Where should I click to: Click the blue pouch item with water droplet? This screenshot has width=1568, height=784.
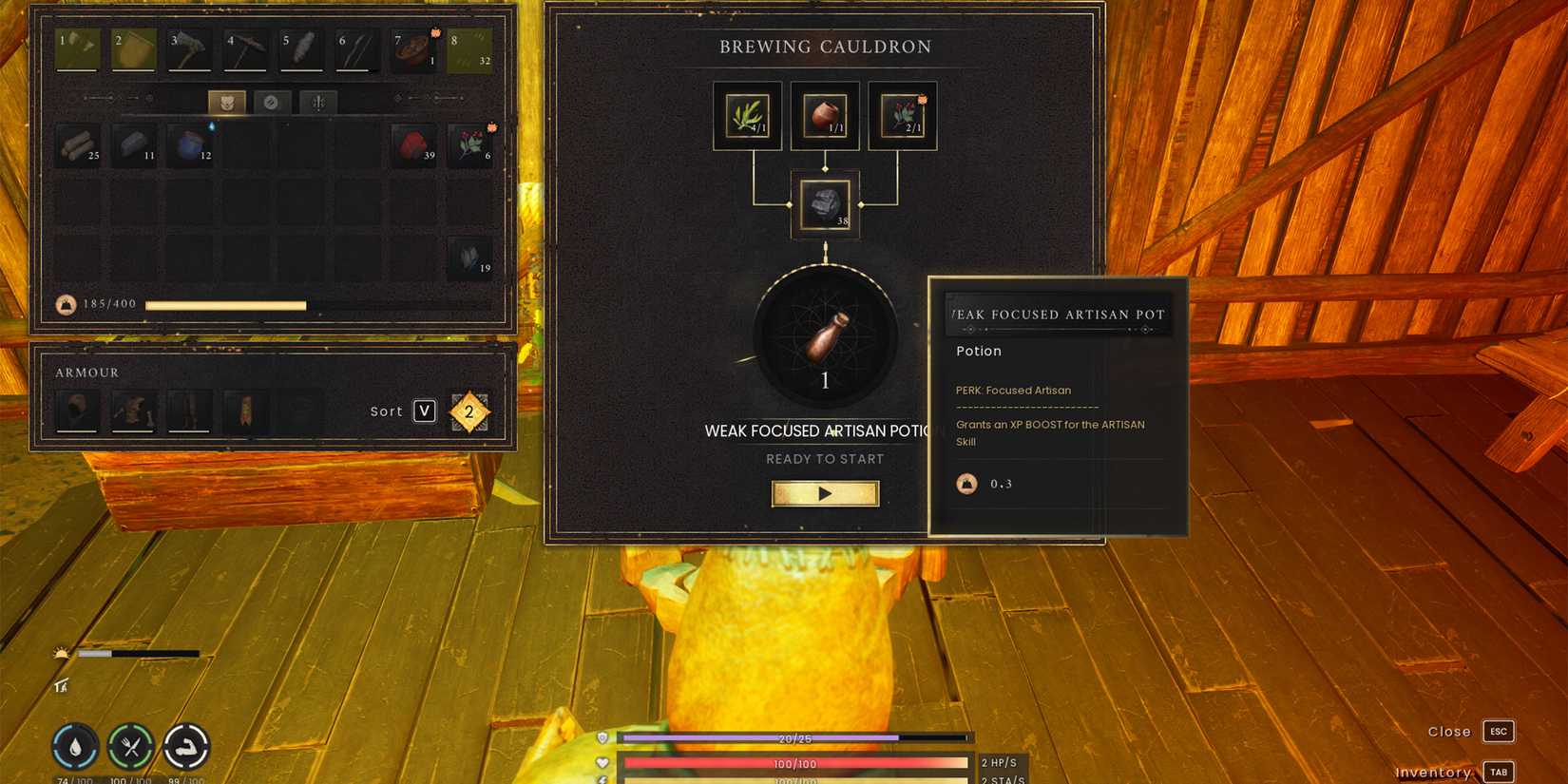(190, 146)
